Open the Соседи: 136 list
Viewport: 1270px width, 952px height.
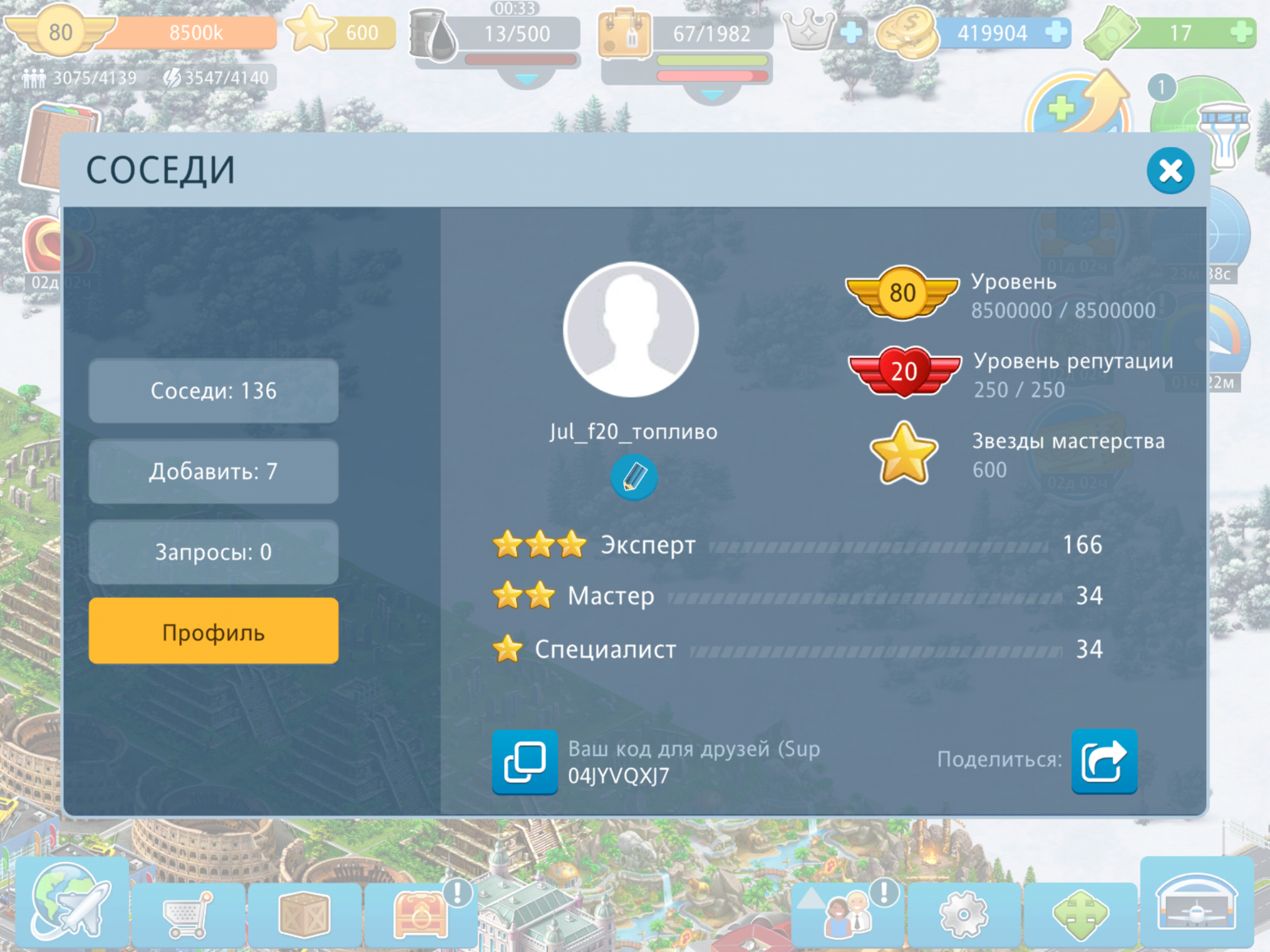pyautogui.click(x=213, y=391)
